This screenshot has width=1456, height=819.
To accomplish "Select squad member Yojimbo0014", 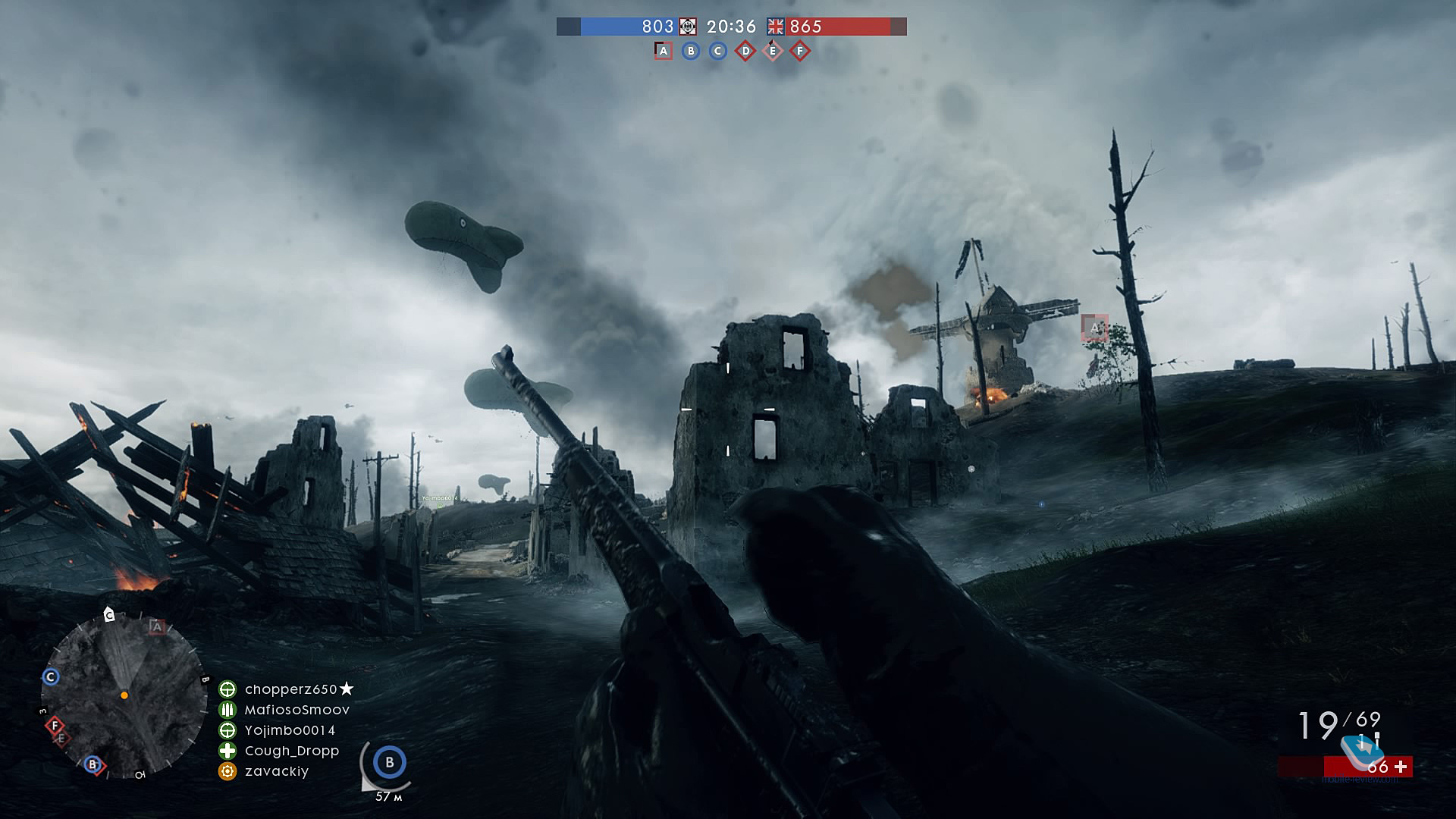I will pyautogui.click(x=290, y=730).
